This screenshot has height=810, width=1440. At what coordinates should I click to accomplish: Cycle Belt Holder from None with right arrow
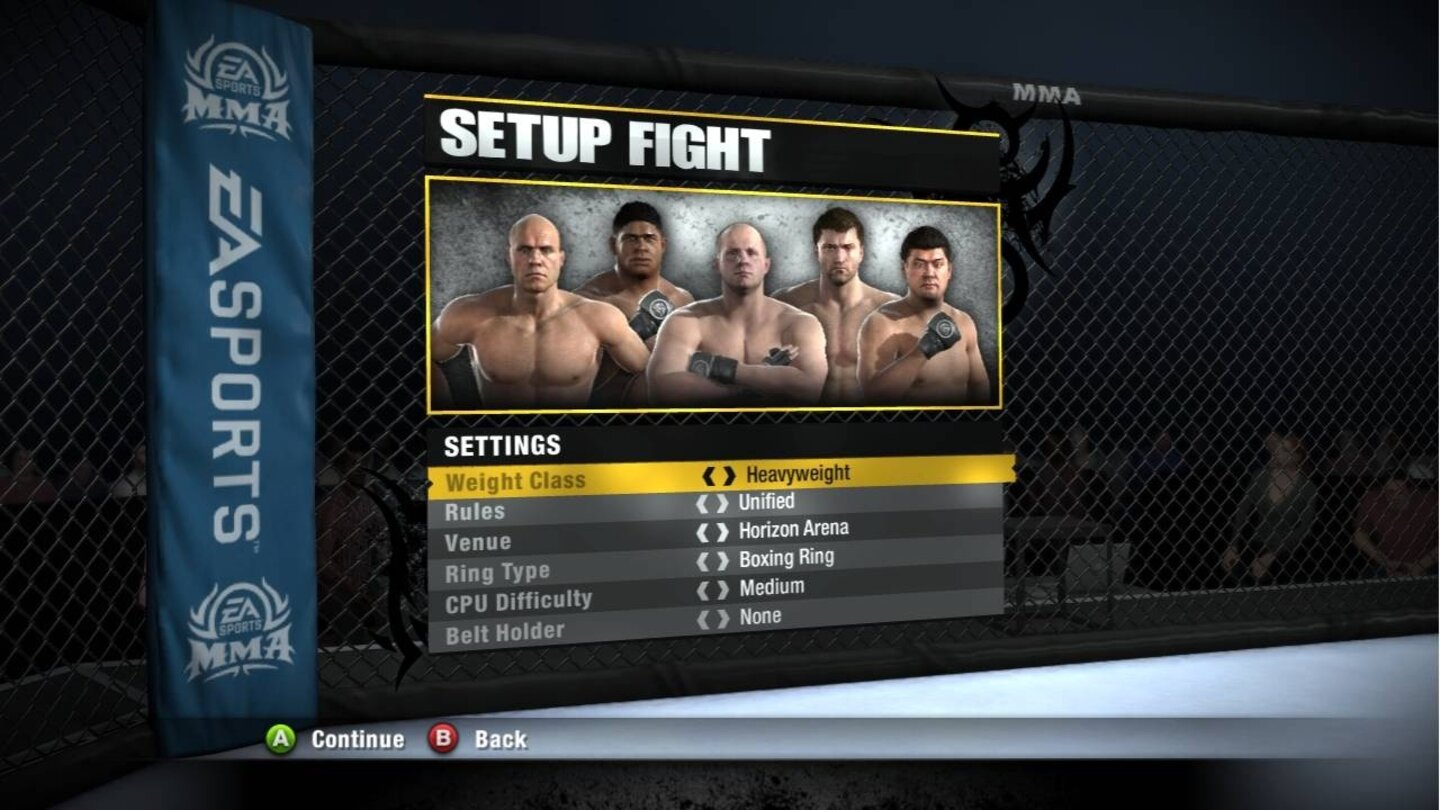click(724, 616)
